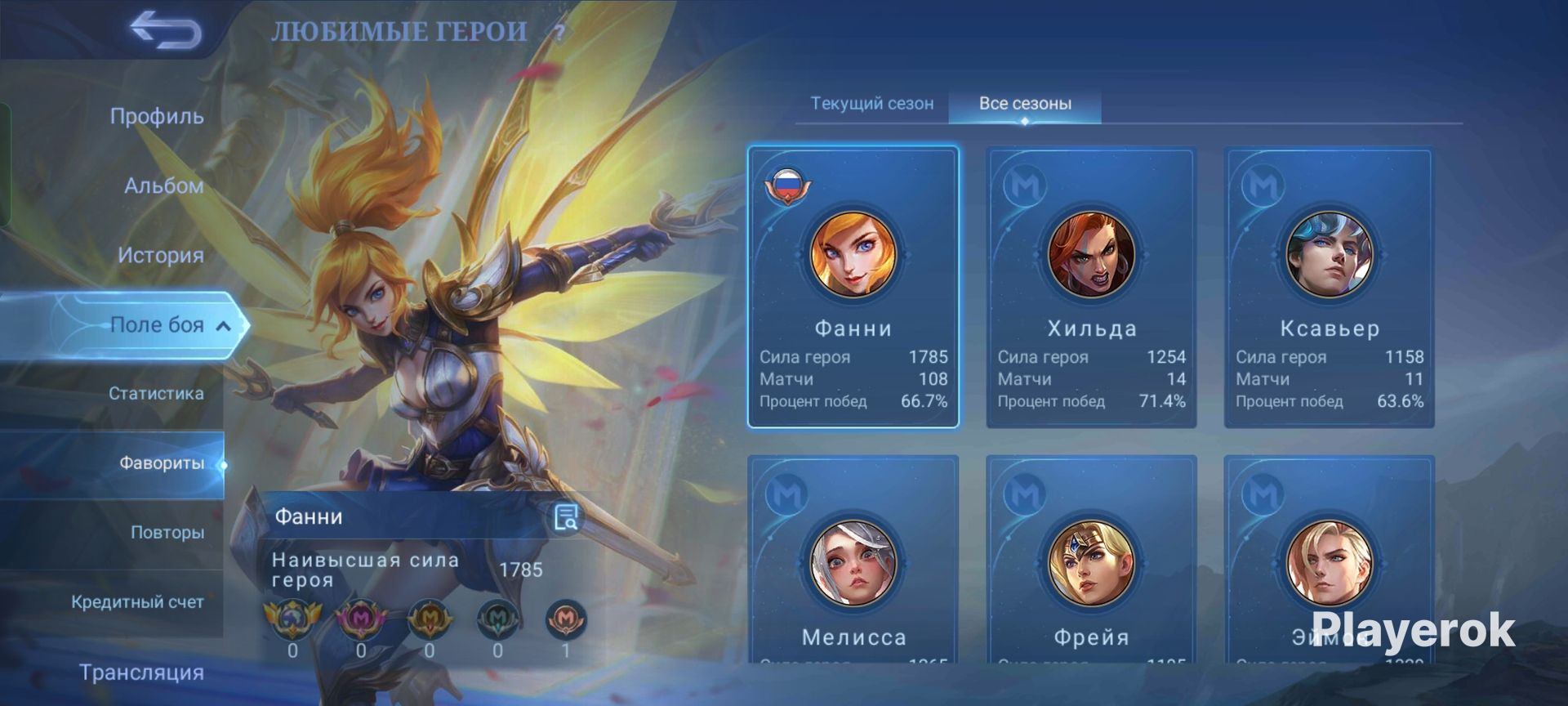Select the Все сезоны tab
This screenshot has width=1568, height=706.
tap(1025, 104)
